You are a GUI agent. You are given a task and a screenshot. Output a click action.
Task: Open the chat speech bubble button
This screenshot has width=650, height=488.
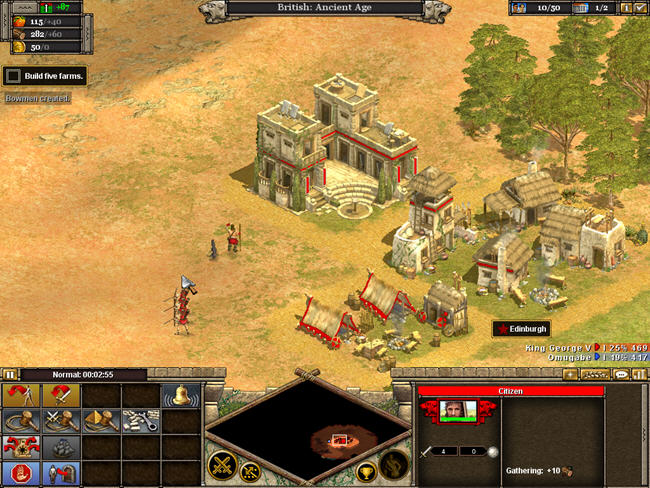(x=621, y=374)
